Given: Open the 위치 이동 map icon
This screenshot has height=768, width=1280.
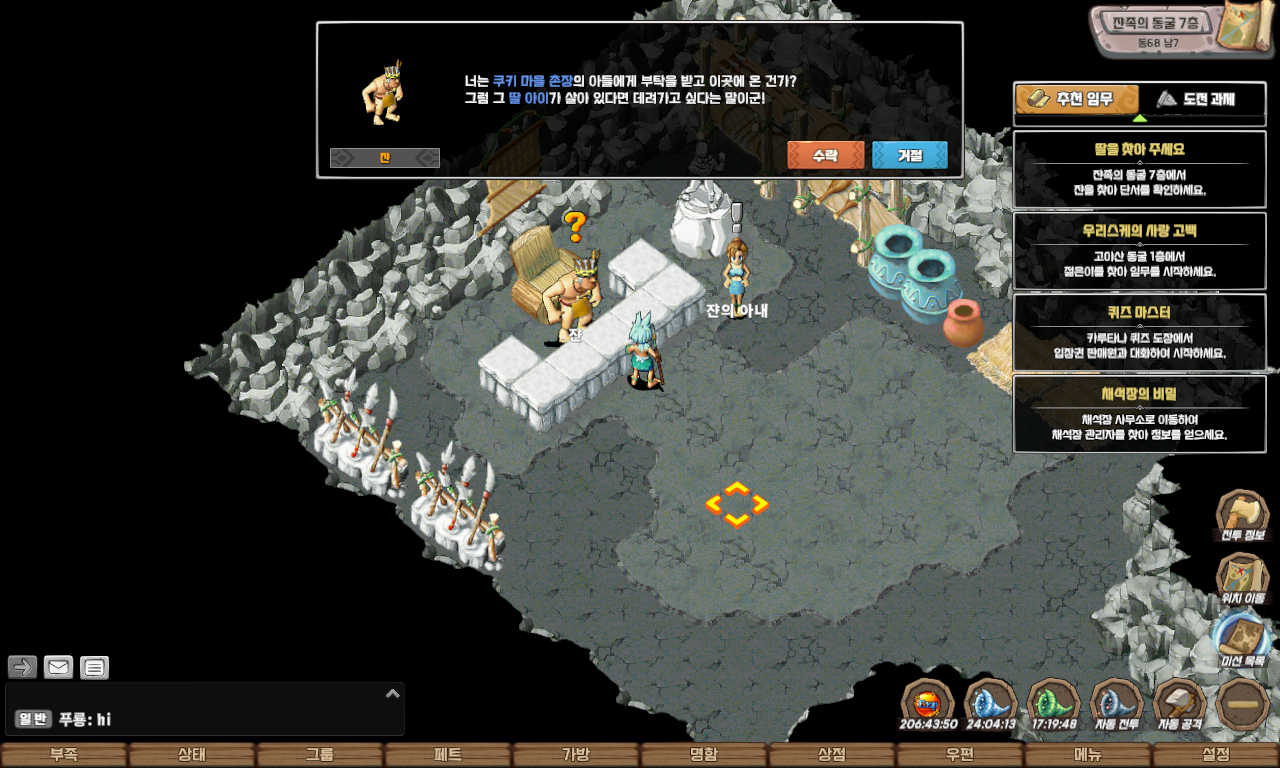Looking at the screenshot, I should [x=1242, y=578].
